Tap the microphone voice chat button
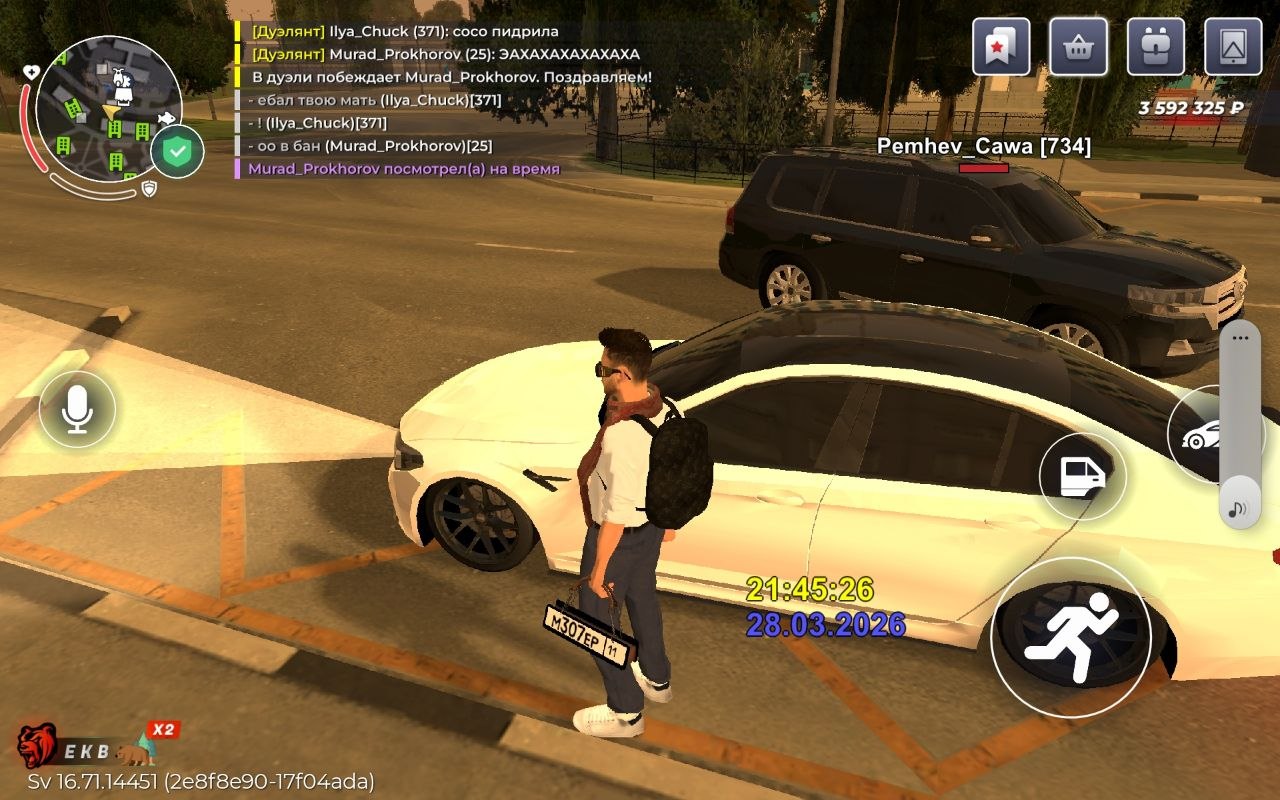 (x=77, y=409)
